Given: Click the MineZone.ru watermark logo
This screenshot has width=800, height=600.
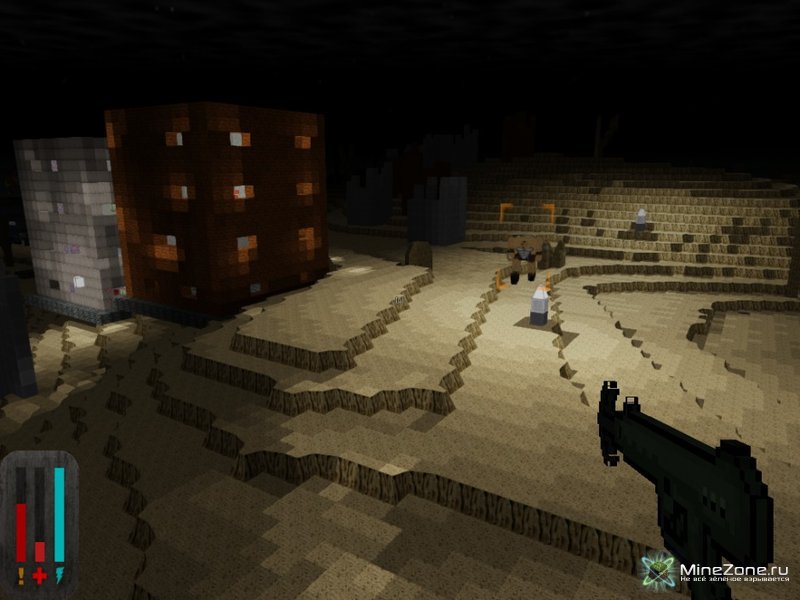Looking at the screenshot, I should (716, 574).
